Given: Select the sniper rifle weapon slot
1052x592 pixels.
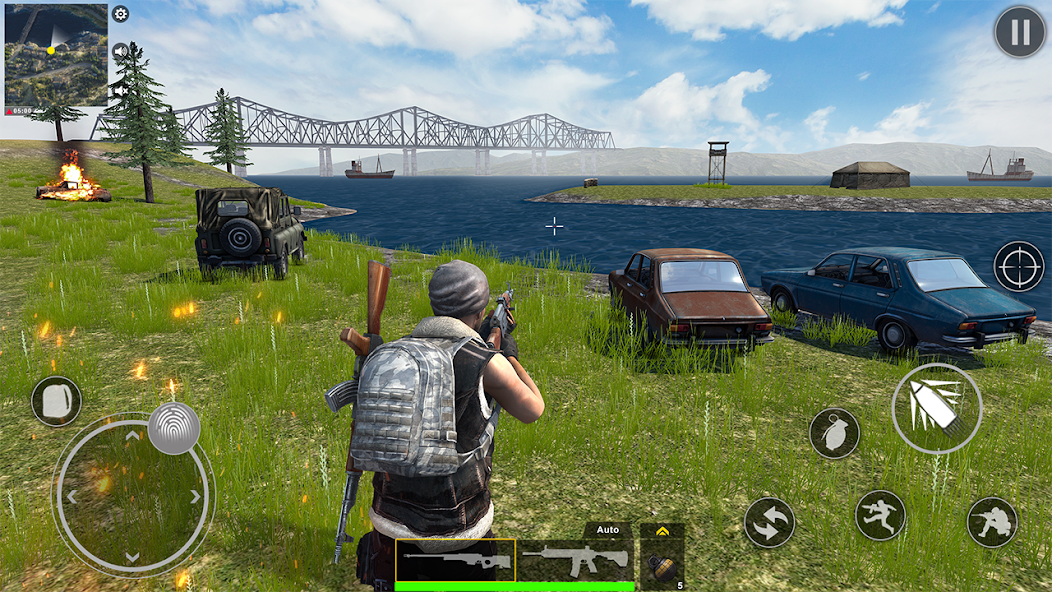Looking at the screenshot, I should 455,560.
